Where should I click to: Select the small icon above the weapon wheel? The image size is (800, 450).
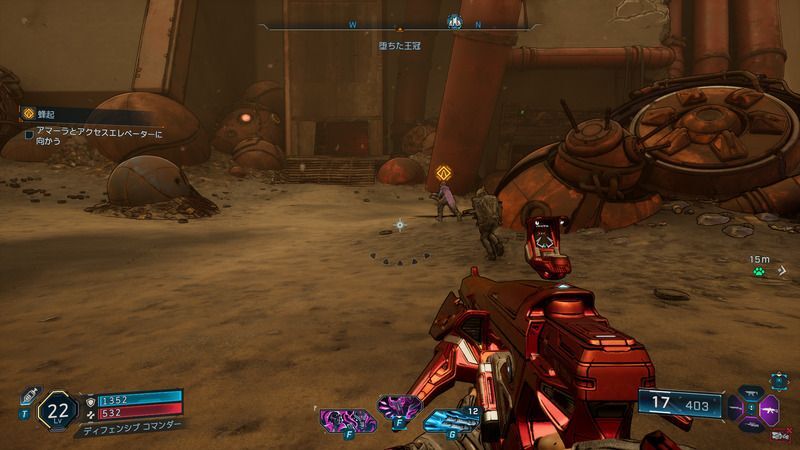pos(778,381)
